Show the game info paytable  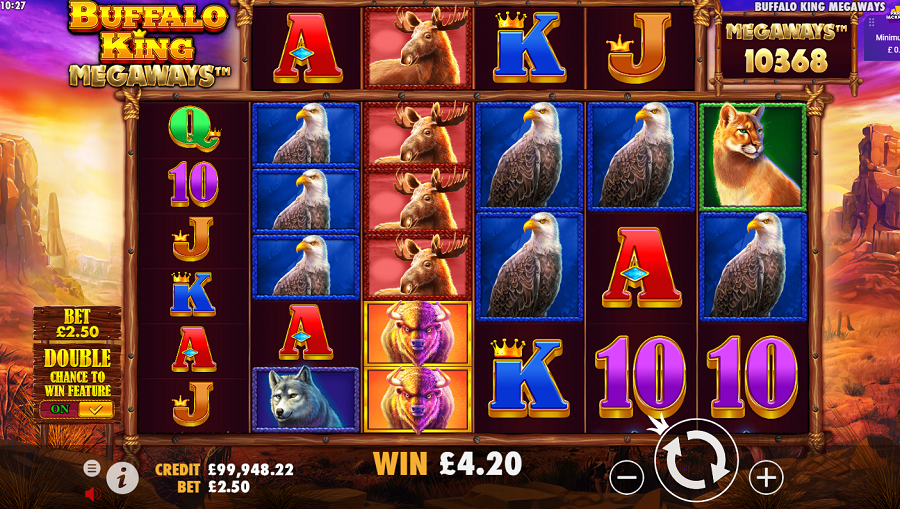click(x=122, y=478)
